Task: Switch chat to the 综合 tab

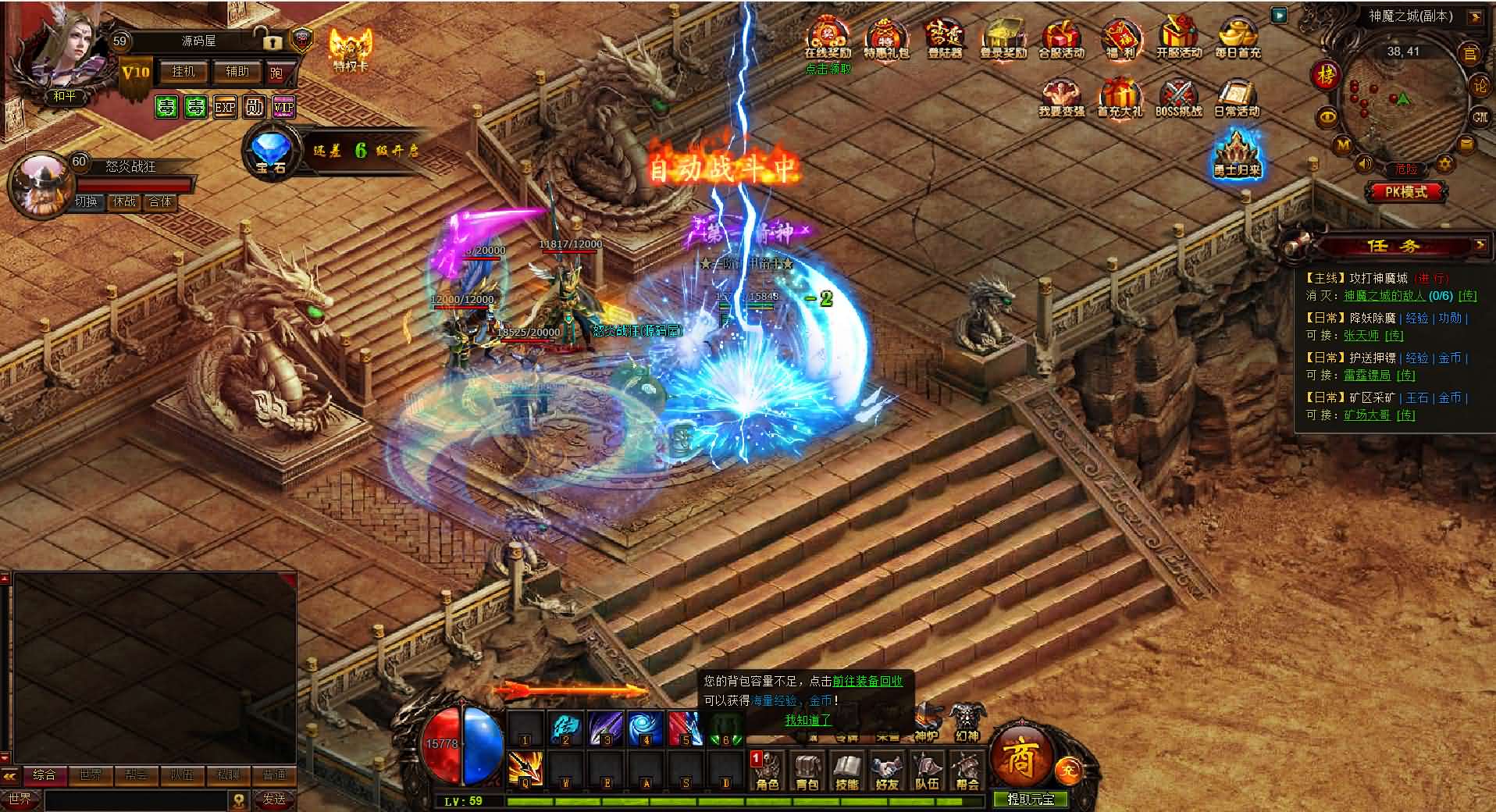Action: (44, 775)
